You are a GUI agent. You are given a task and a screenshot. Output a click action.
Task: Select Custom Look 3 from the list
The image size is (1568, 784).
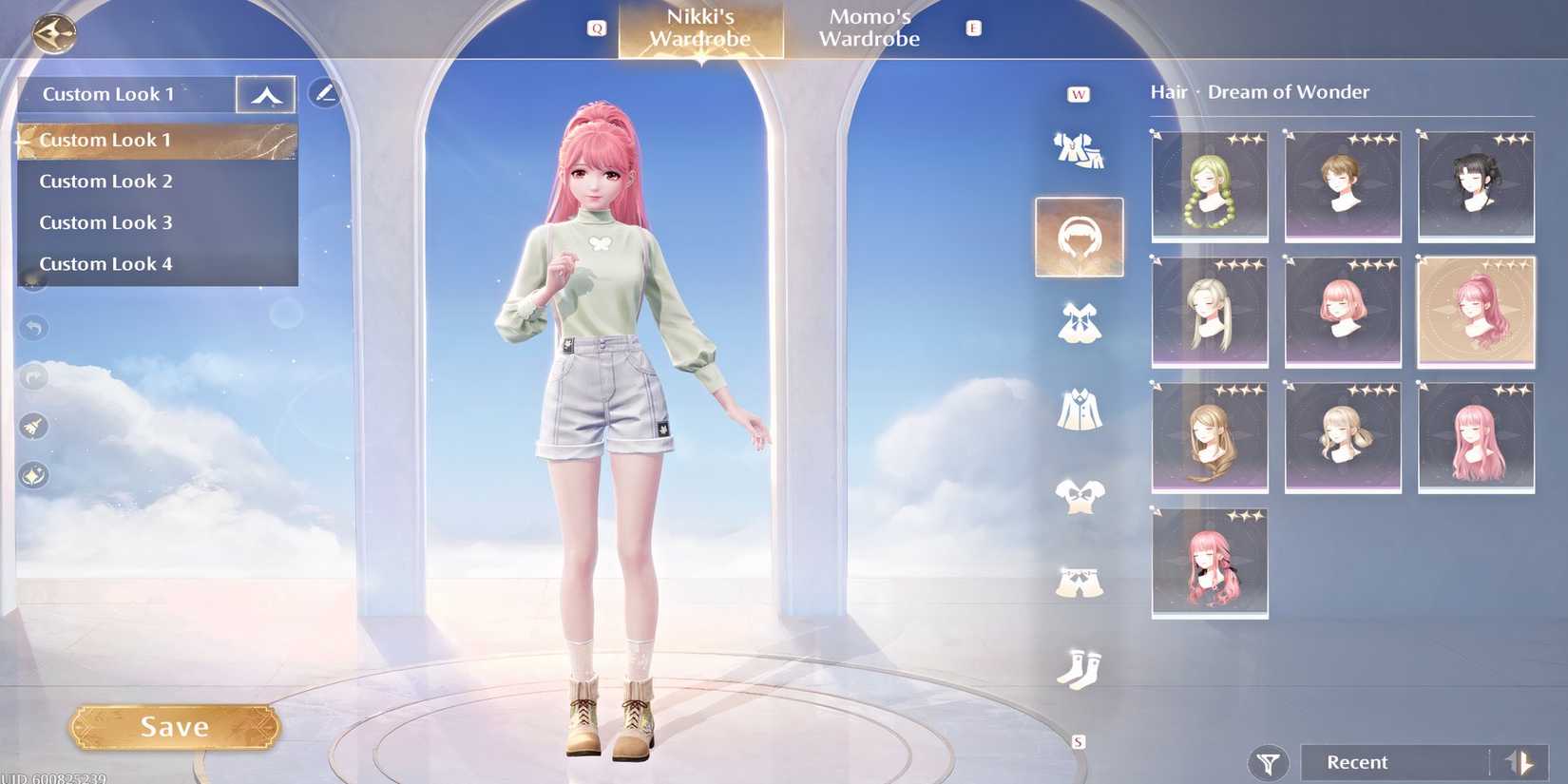(105, 221)
